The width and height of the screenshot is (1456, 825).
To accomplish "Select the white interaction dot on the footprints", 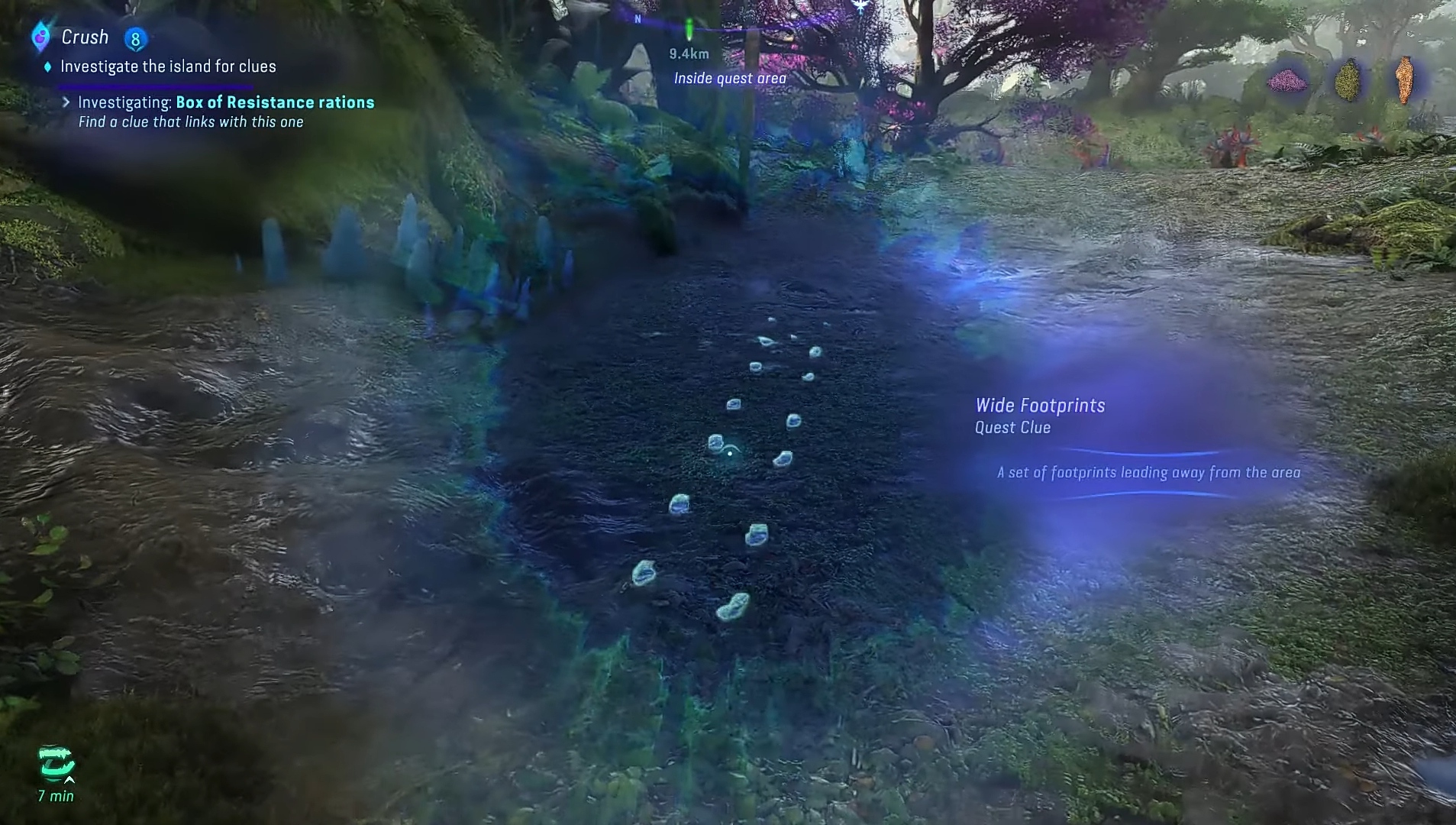I will (x=731, y=452).
